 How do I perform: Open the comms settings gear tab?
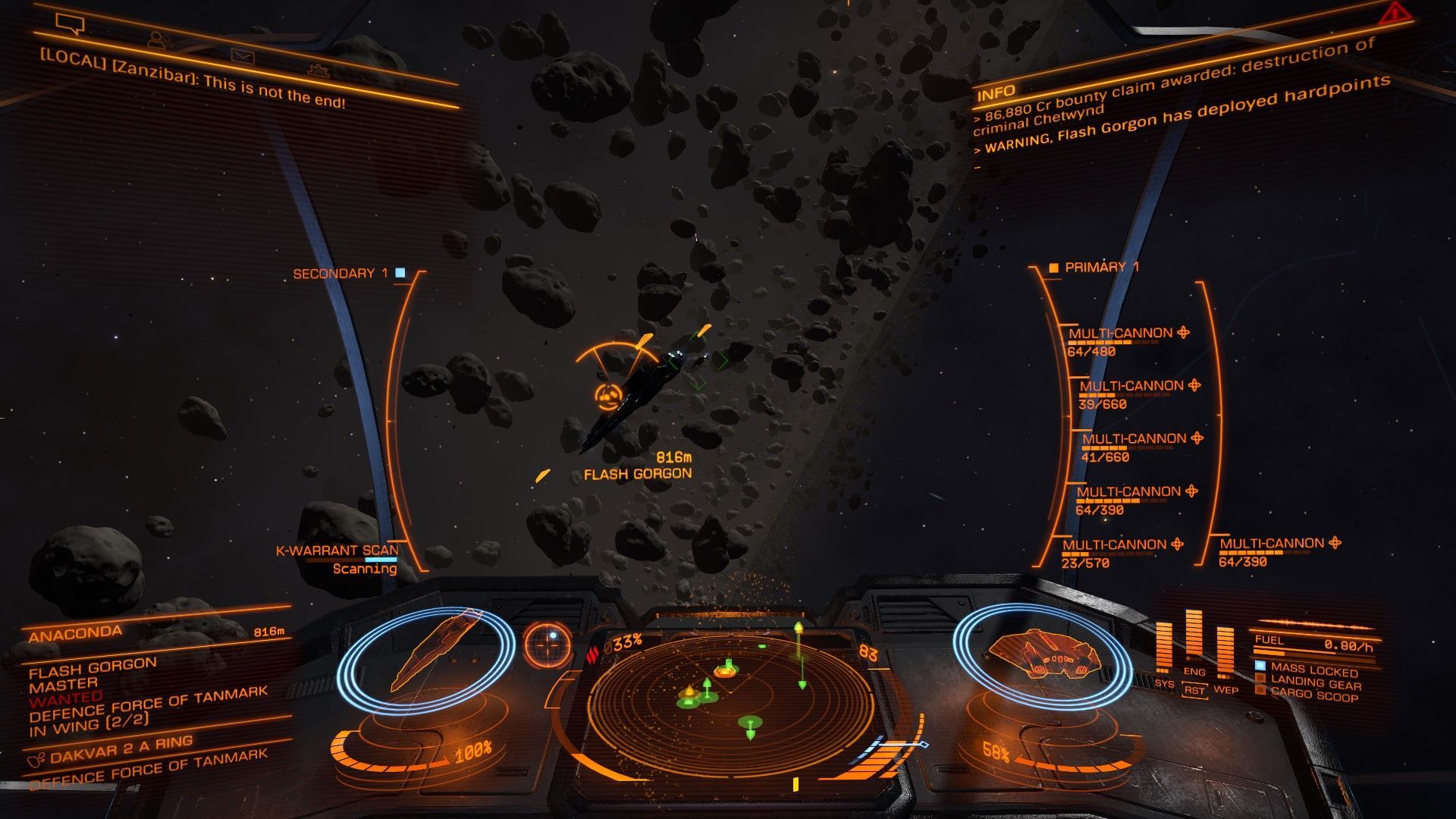[318, 71]
